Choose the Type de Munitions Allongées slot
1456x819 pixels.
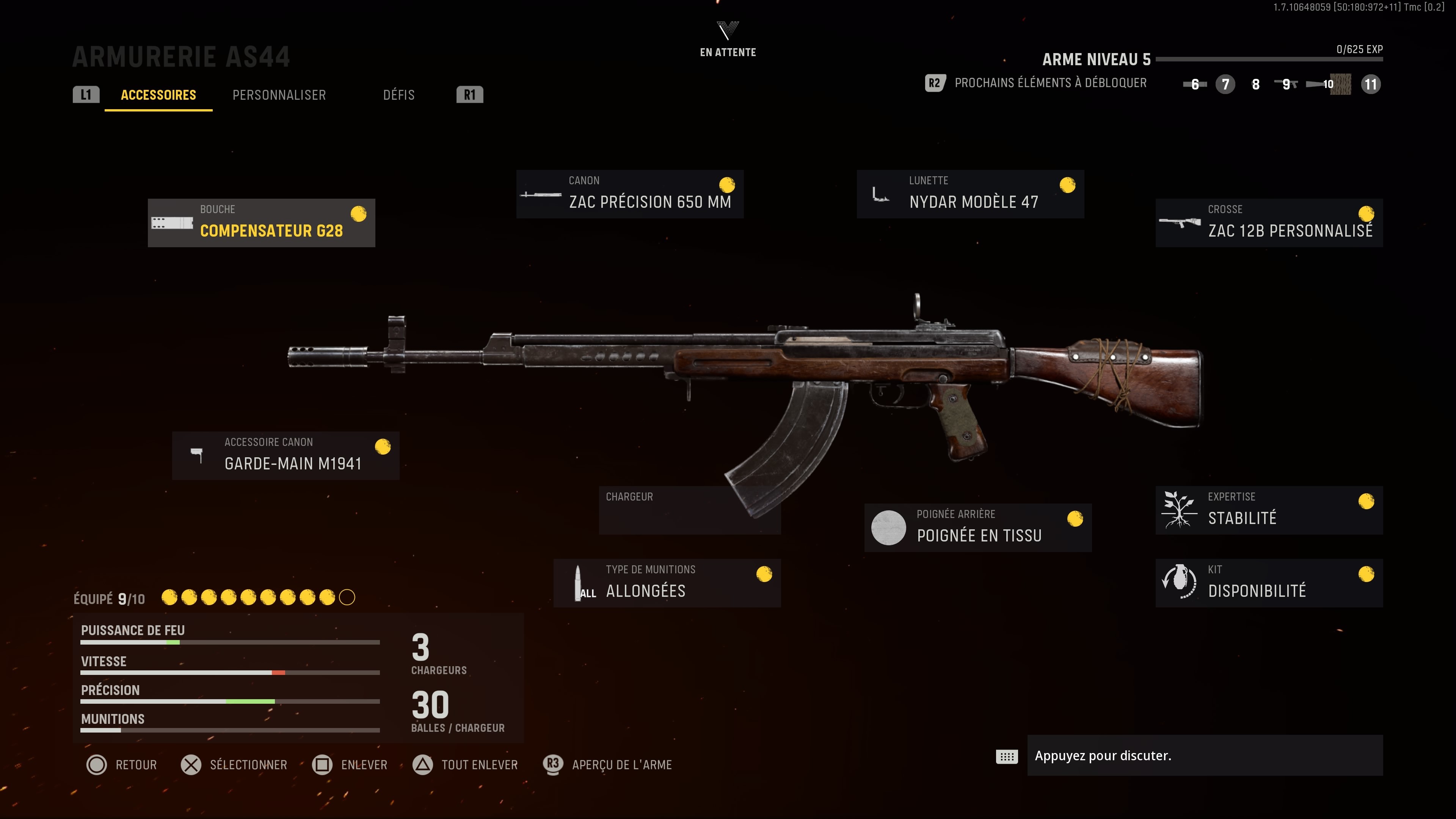pyautogui.click(x=667, y=583)
